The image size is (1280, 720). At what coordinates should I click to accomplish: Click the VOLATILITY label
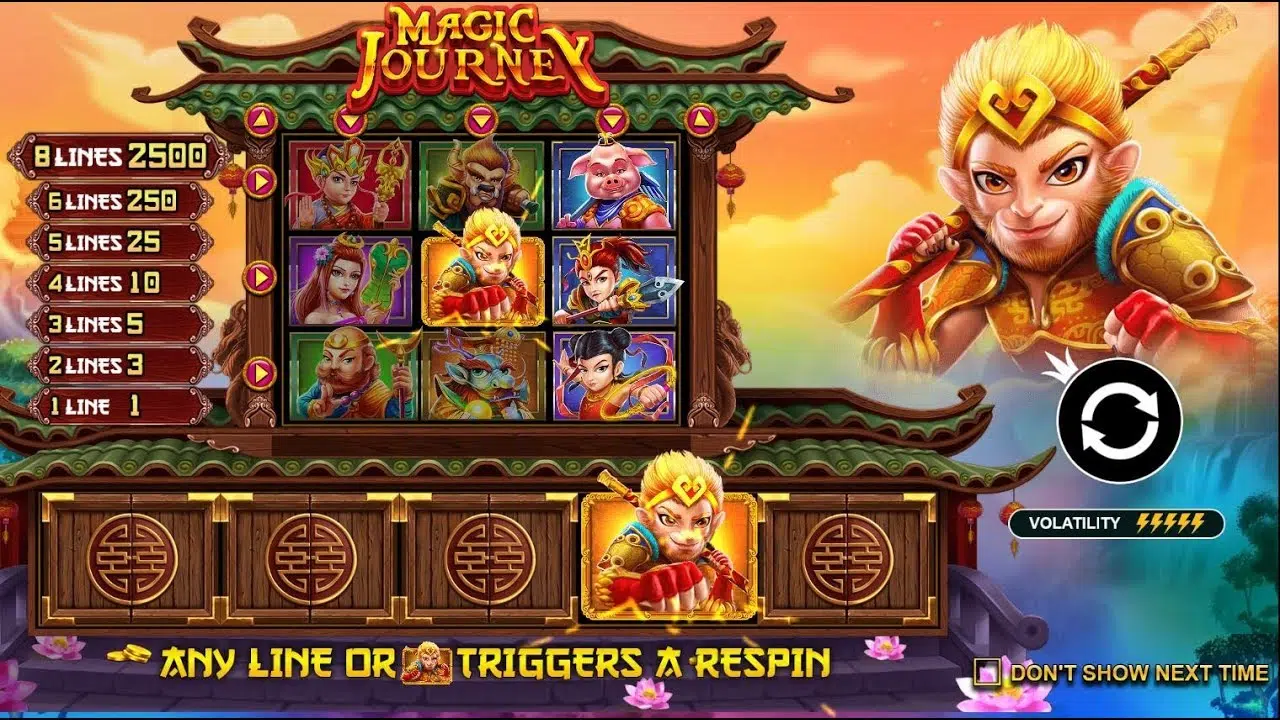click(1075, 522)
